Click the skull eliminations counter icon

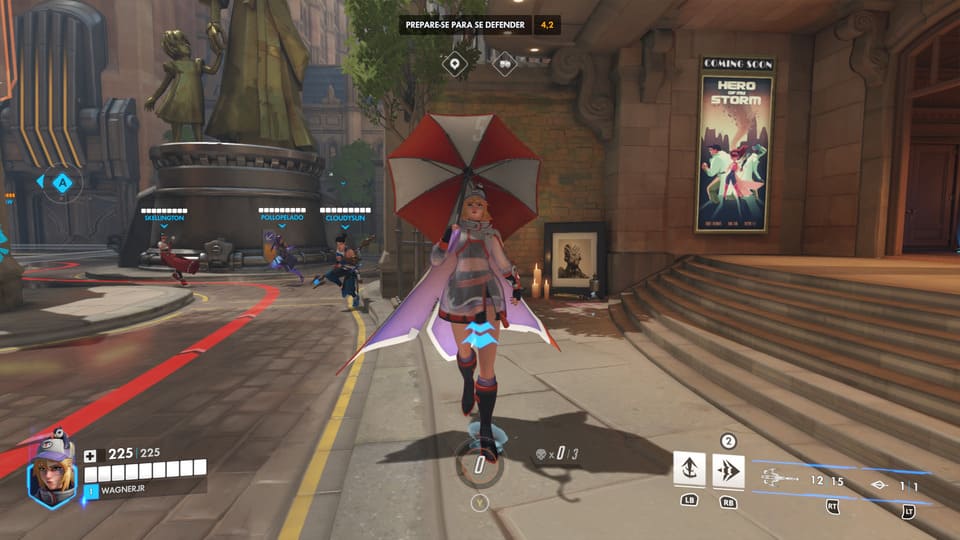click(539, 455)
